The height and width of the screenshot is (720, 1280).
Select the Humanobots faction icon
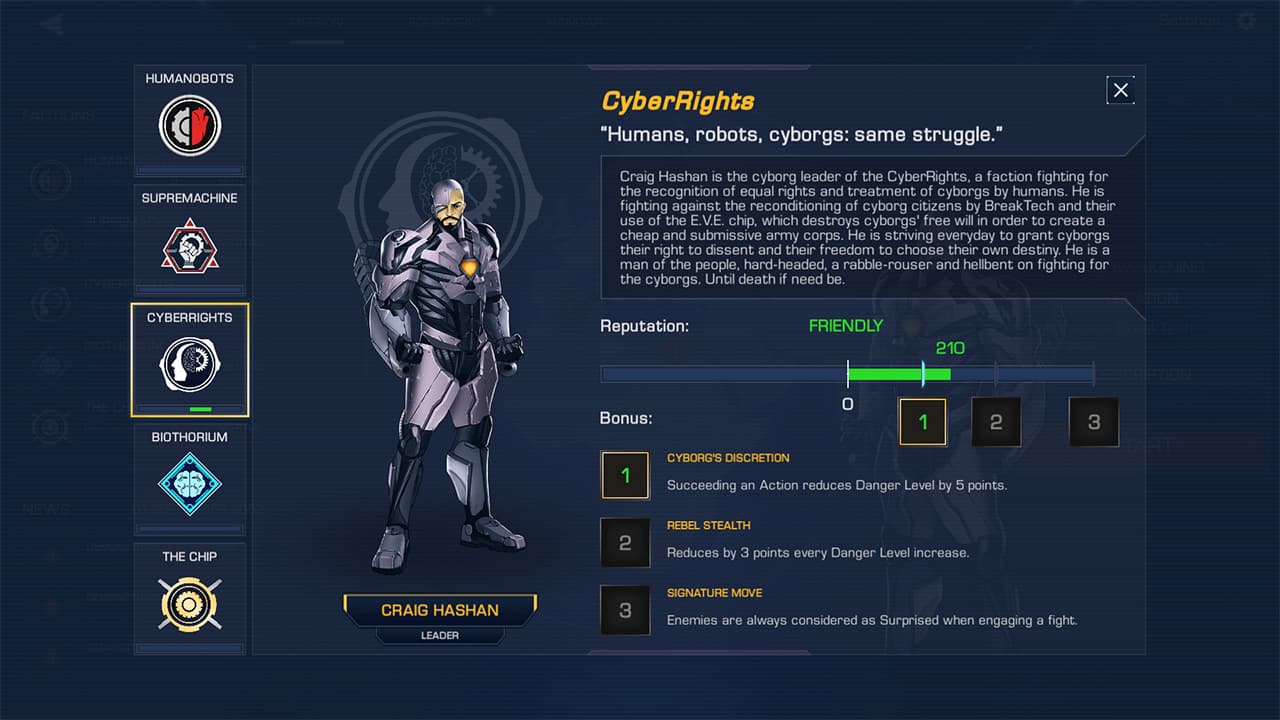[189, 125]
